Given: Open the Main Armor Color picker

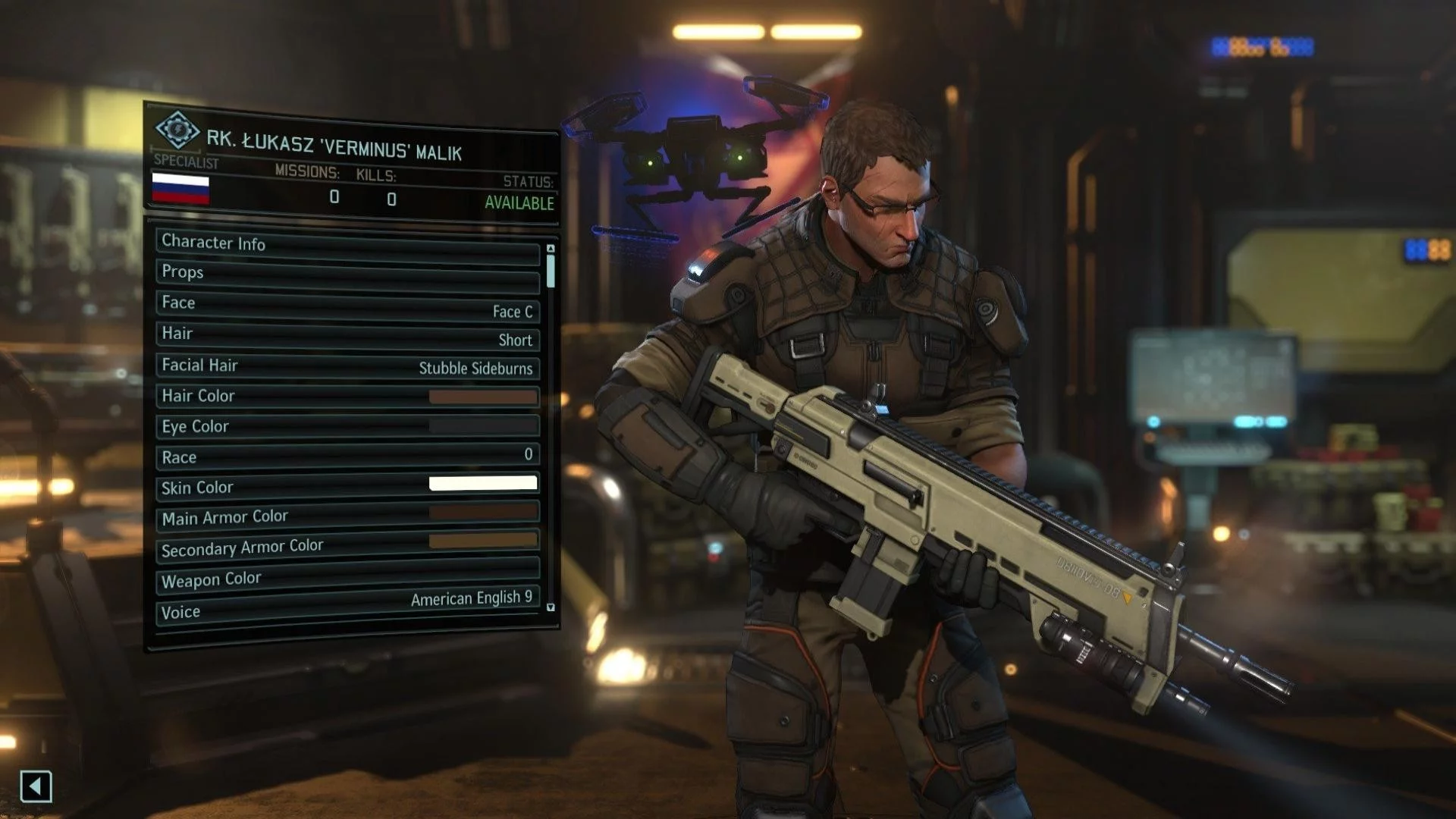Looking at the screenshot, I should [347, 516].
